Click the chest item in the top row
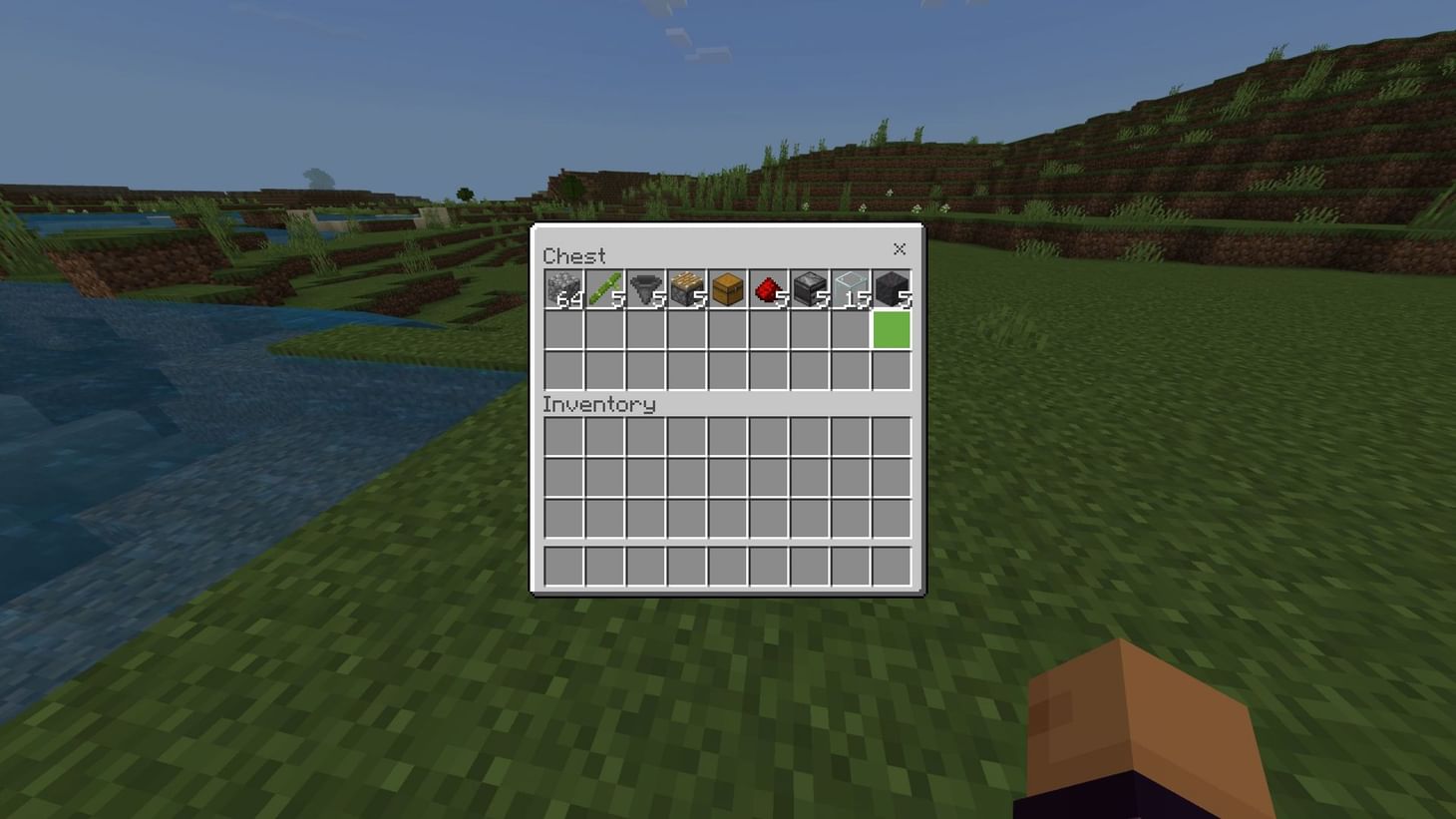This screenshot has width=1456, height=819. click(728, 289)
